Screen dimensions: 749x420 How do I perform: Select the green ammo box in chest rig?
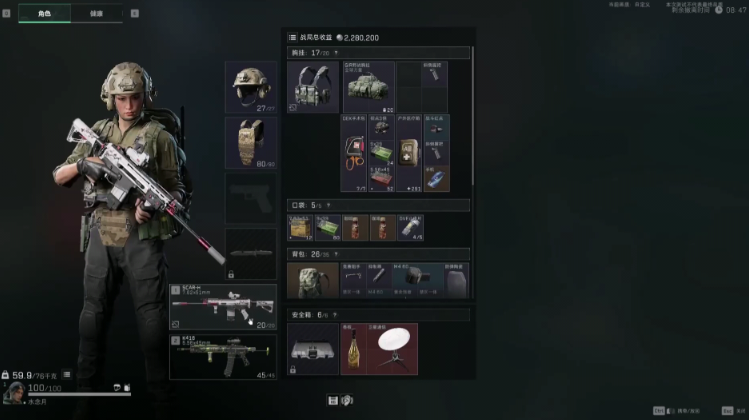(x=381, y=152)
